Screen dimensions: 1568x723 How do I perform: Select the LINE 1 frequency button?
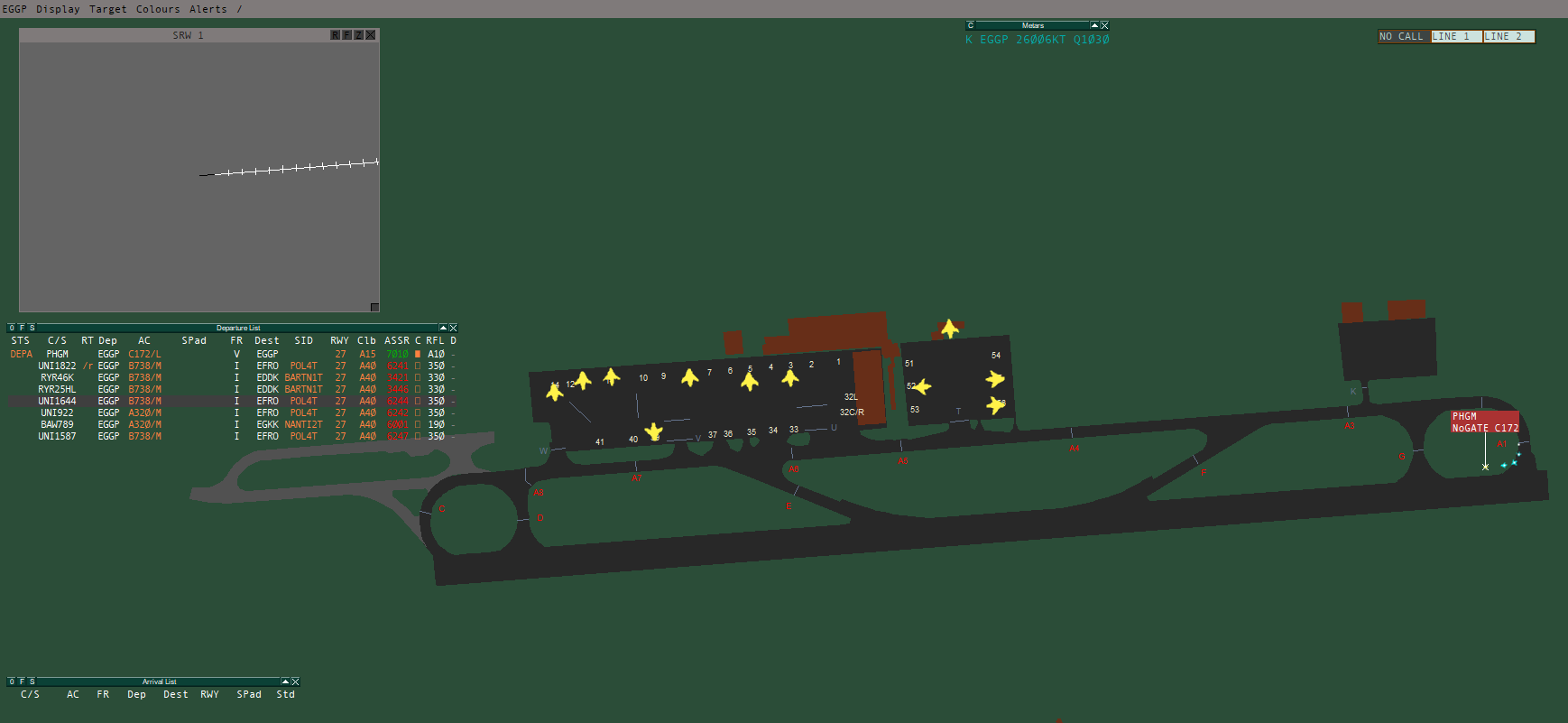(x=1454, y=36)
